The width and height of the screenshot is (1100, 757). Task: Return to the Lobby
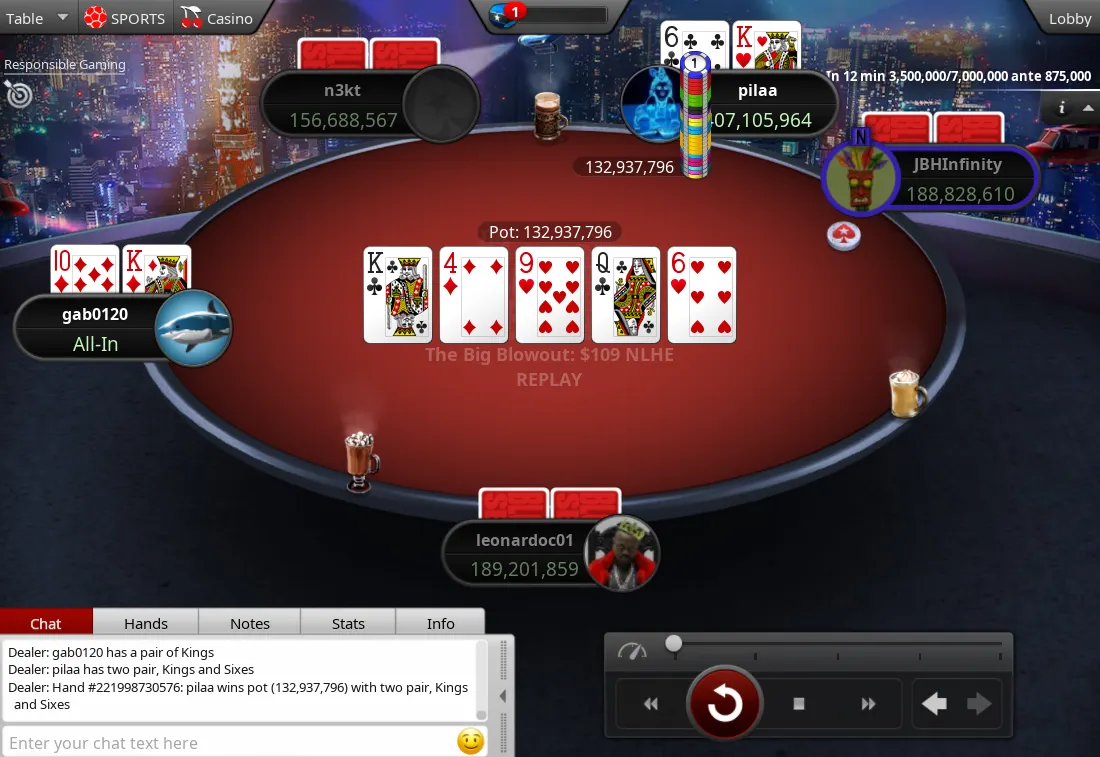tap(1069, 18)
